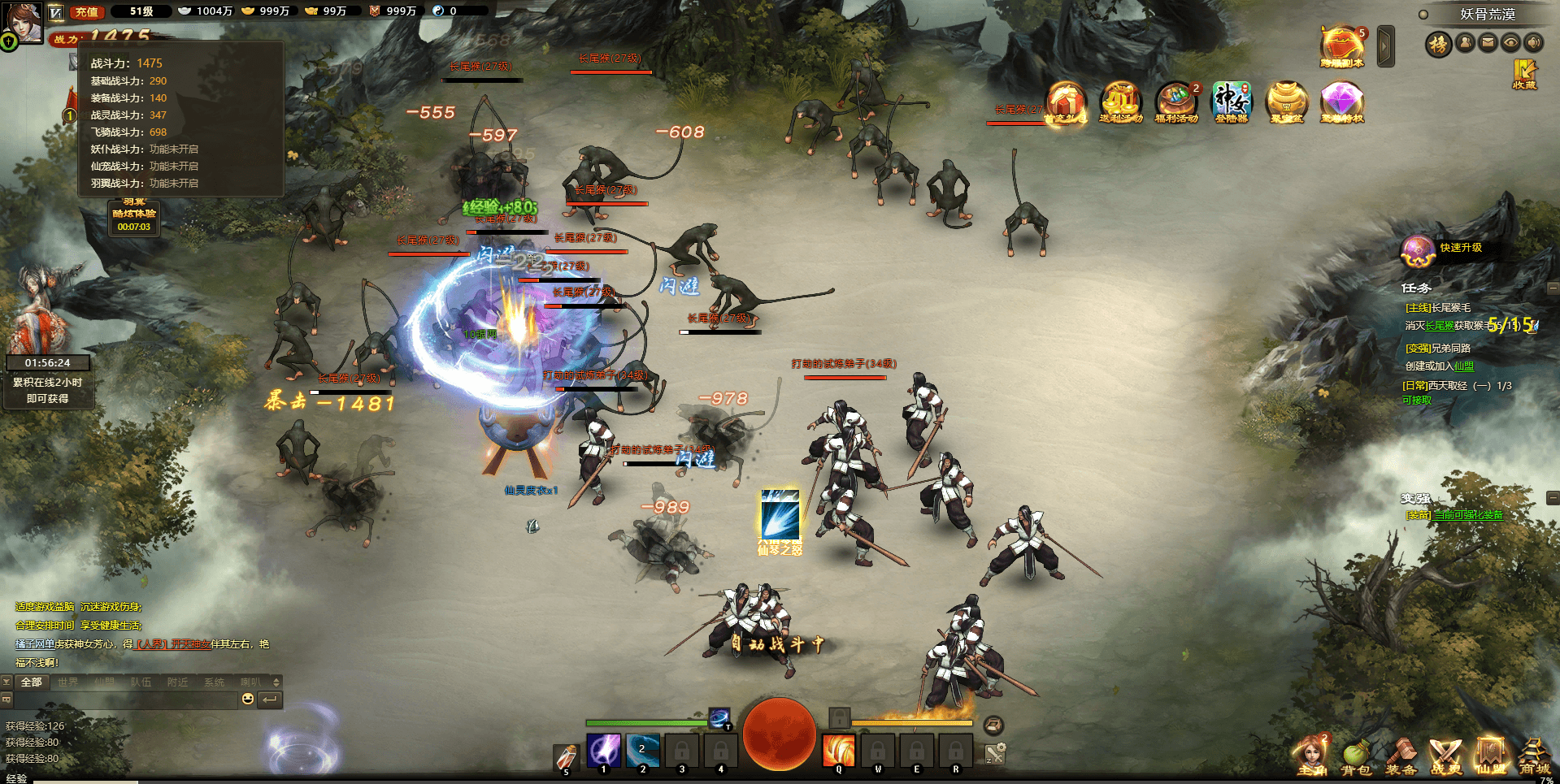
Task: Launch the 神女 登陆器 icon
Action: pyautogui.click(x=1231, y=103)
